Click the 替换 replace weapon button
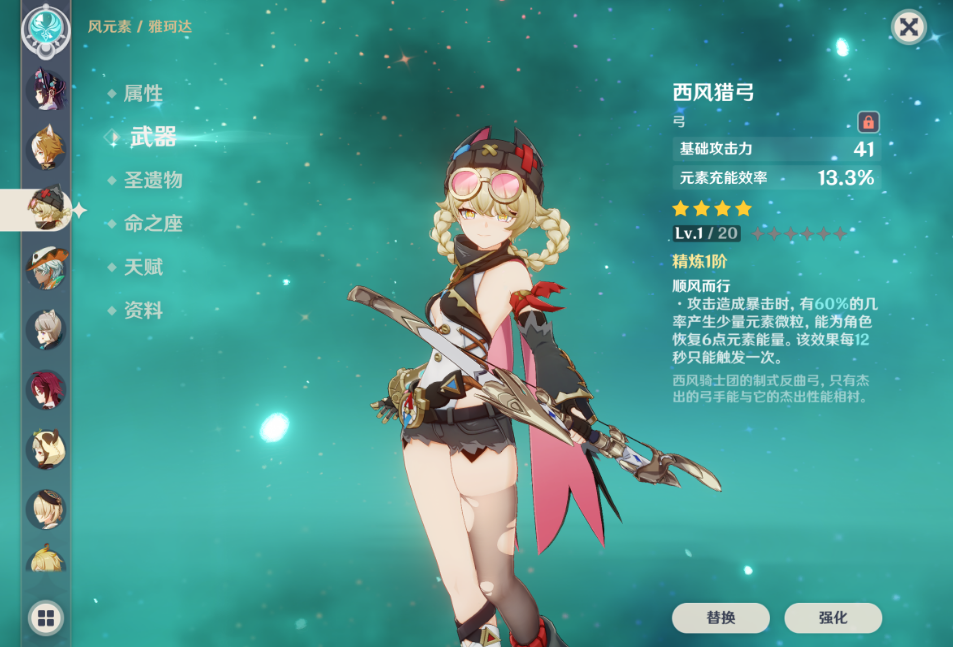 click(720, 618)
